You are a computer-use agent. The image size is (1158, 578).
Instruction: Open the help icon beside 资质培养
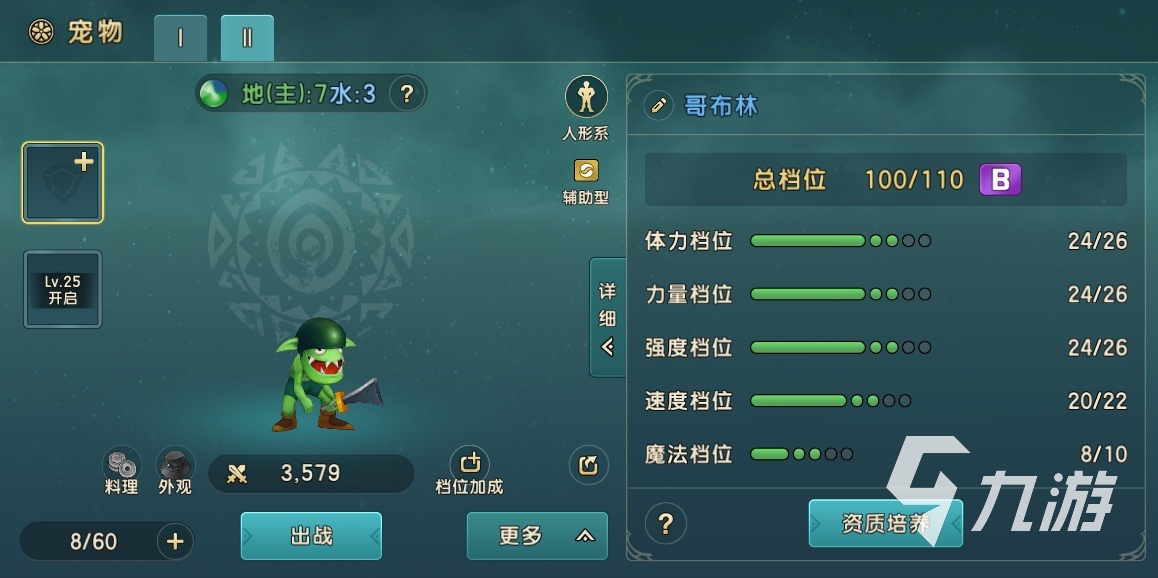pyautogui.click(x=666, y=523)
